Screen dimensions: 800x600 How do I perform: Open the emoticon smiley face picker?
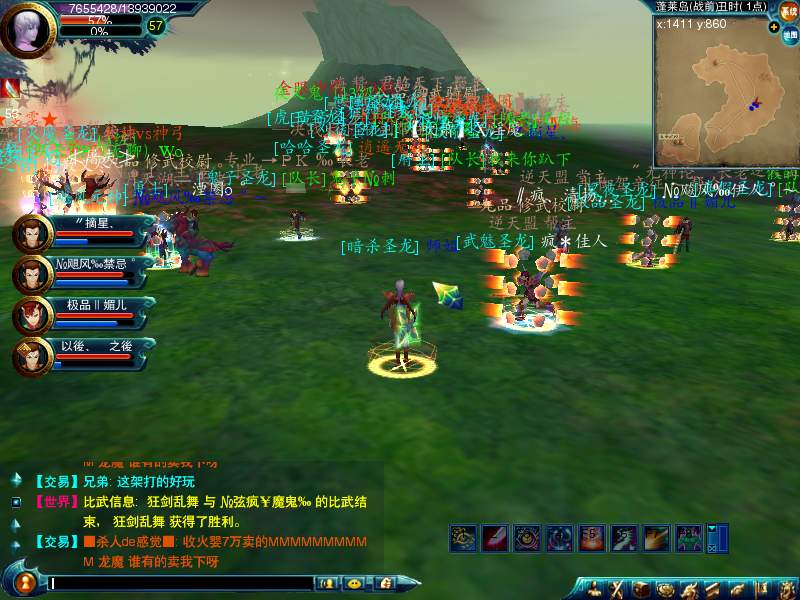(x=353, y=582)
